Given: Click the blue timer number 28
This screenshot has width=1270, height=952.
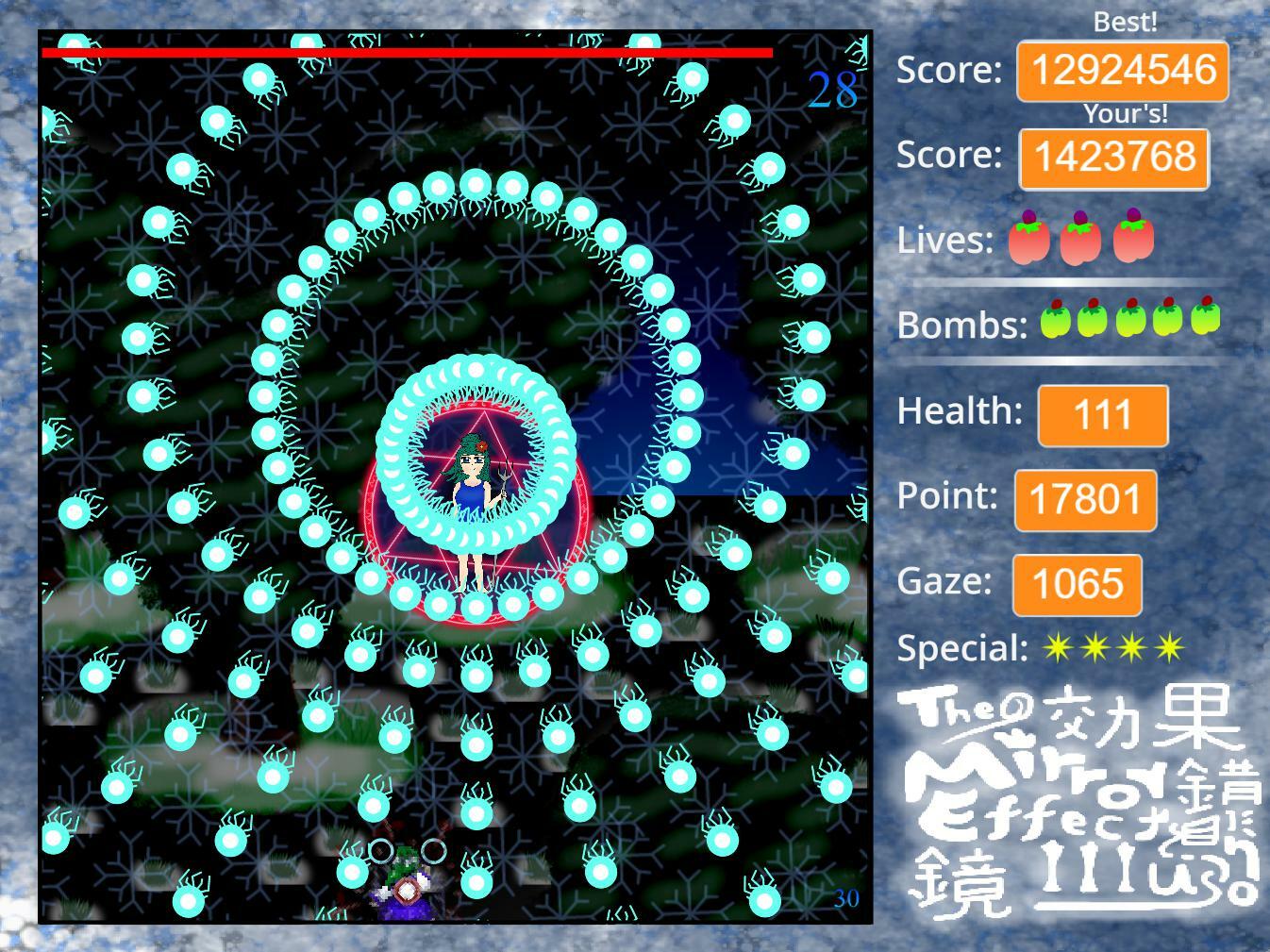Looking at the screenshot, I should point(834,90).
